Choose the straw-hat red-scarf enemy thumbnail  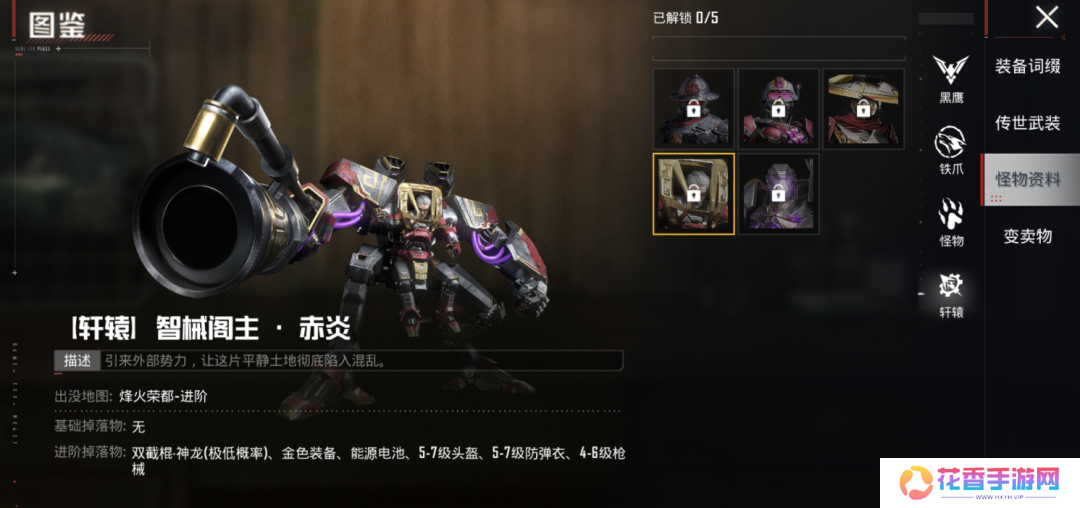pos(864,109)
